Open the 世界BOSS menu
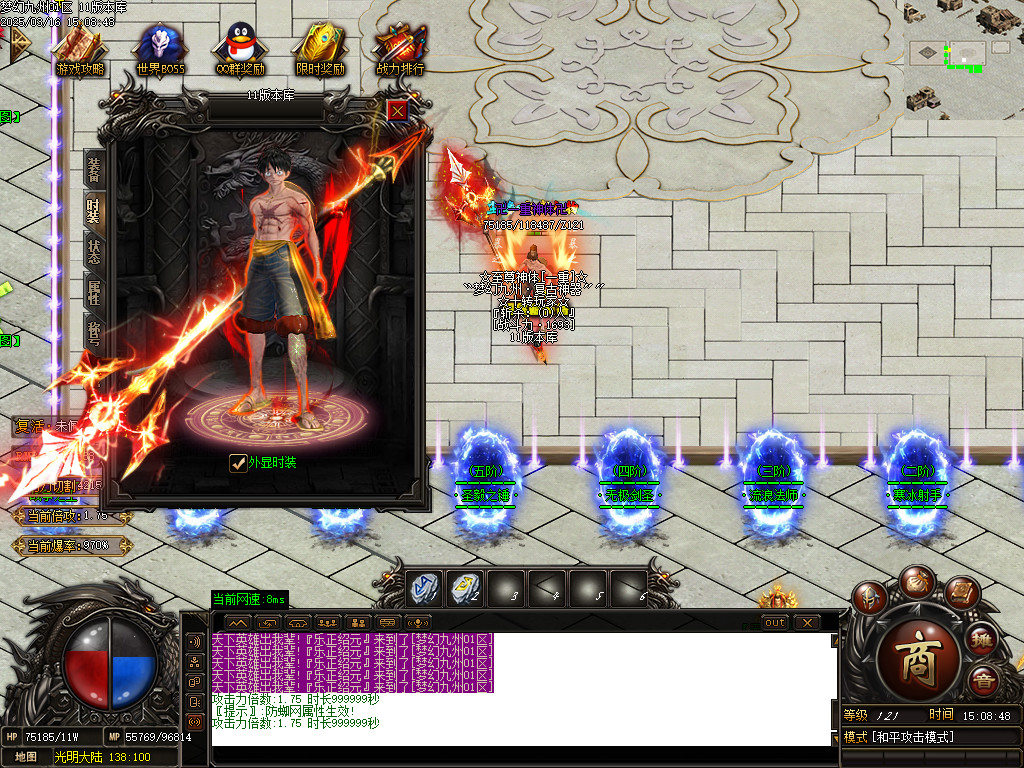This screenshot has height=768, width=1024. (160, 51)
